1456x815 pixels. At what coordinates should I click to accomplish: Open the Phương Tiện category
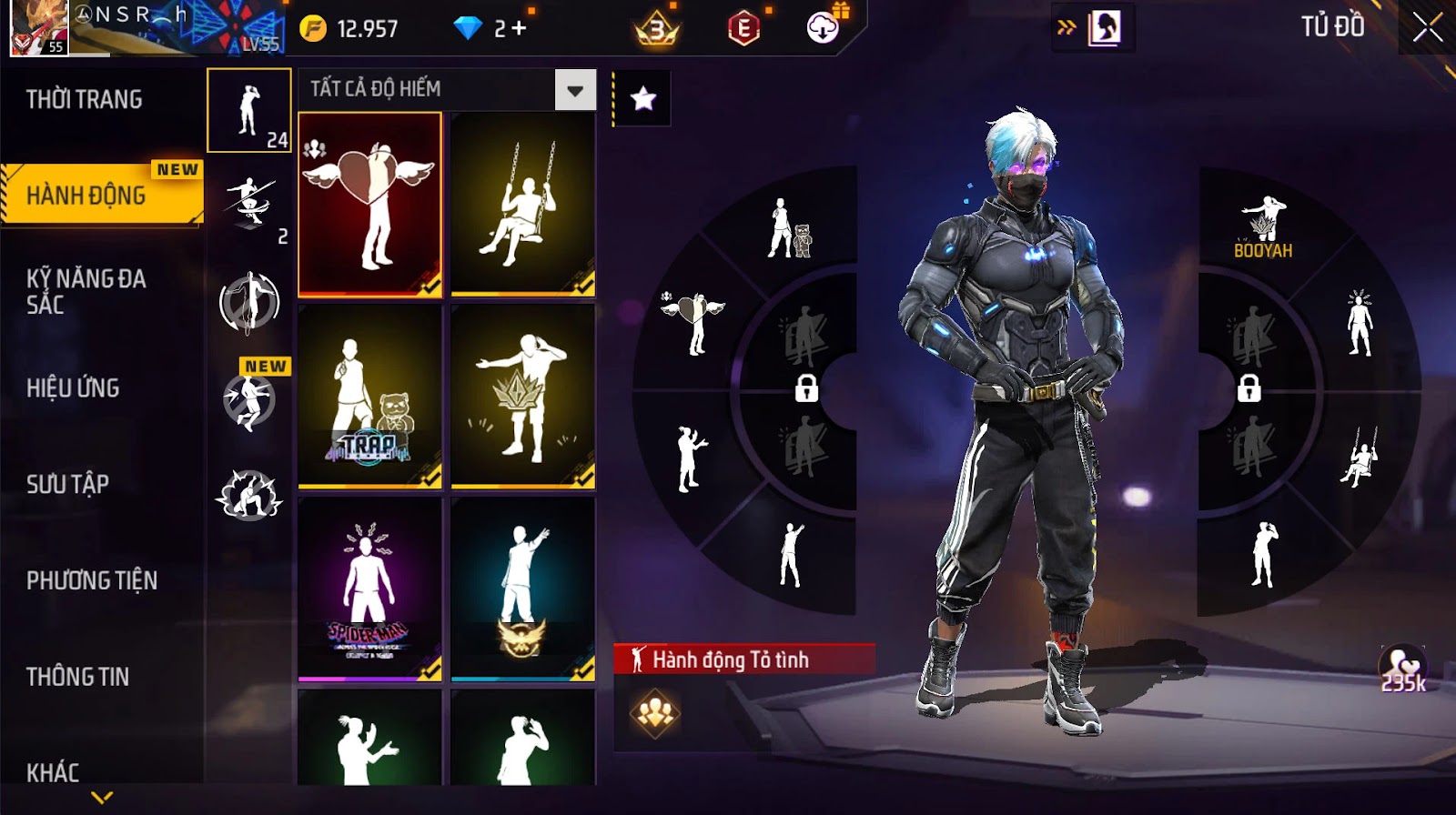(92, 580)
